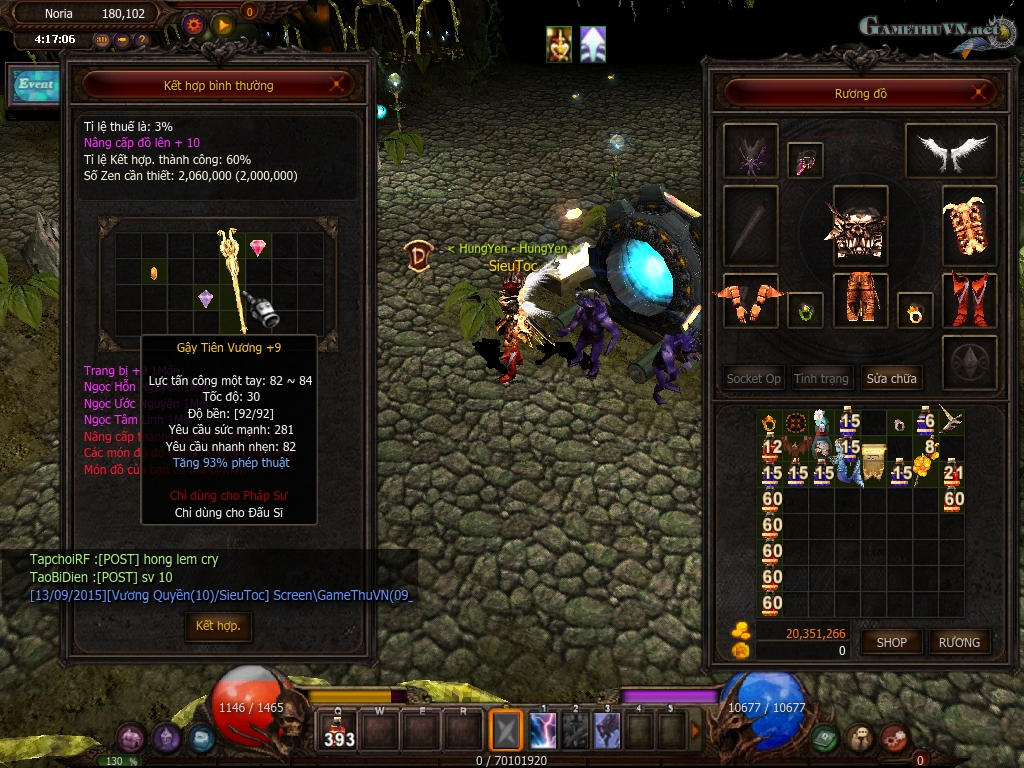This screenshot has width=1024, height=768.
Task: Select the Sửa chữa repair tab
Action: click(x=891, y=379)
